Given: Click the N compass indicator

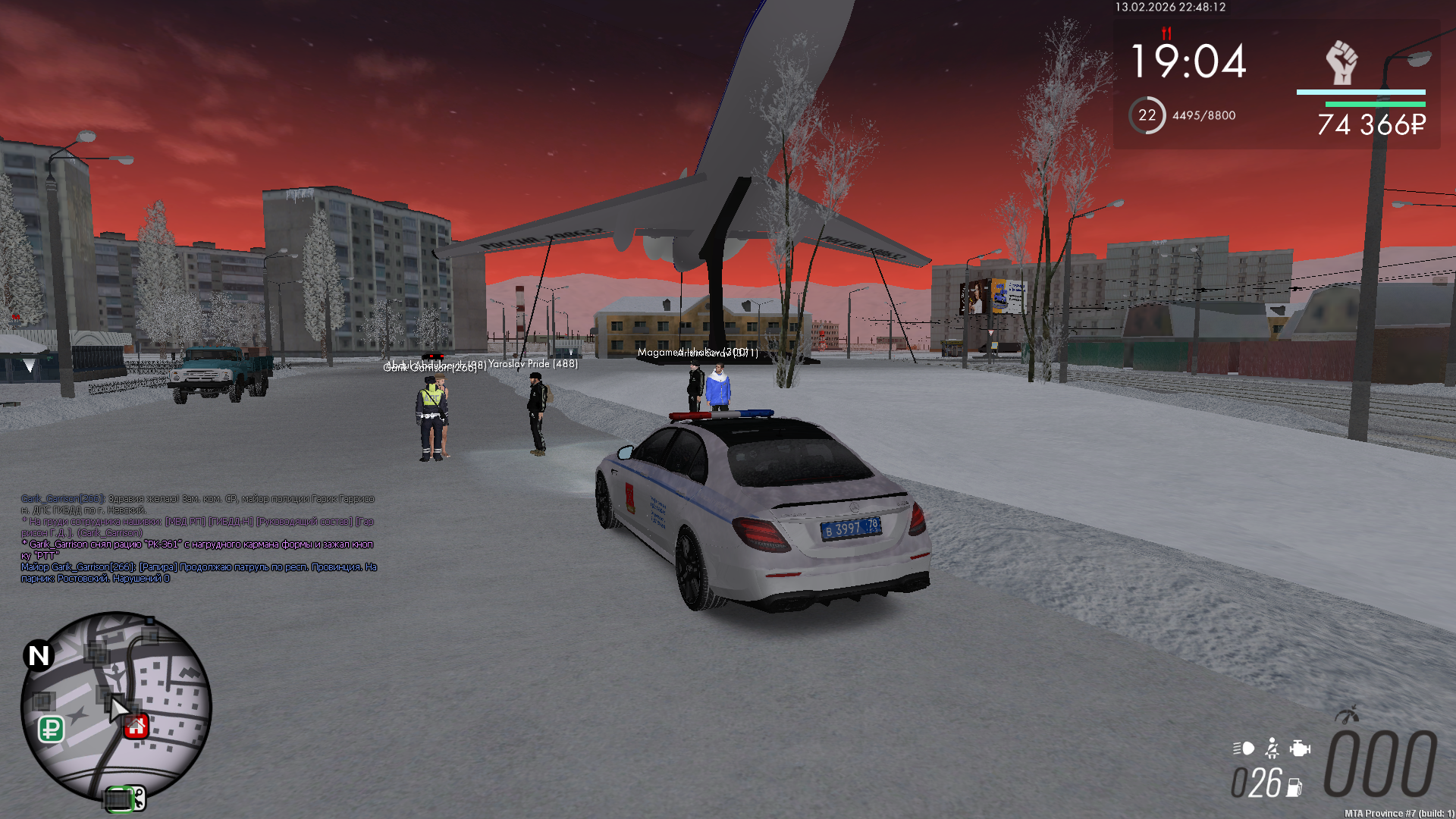Looking at the screenshot, I should pos(39,656).
